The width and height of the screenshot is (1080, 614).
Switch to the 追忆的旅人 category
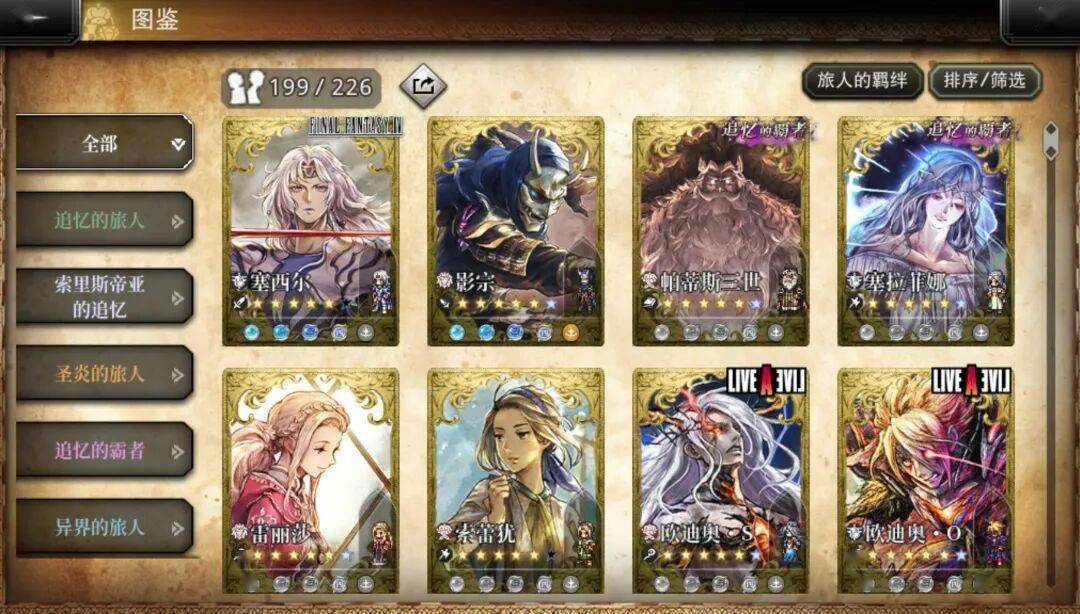(104, 220)
